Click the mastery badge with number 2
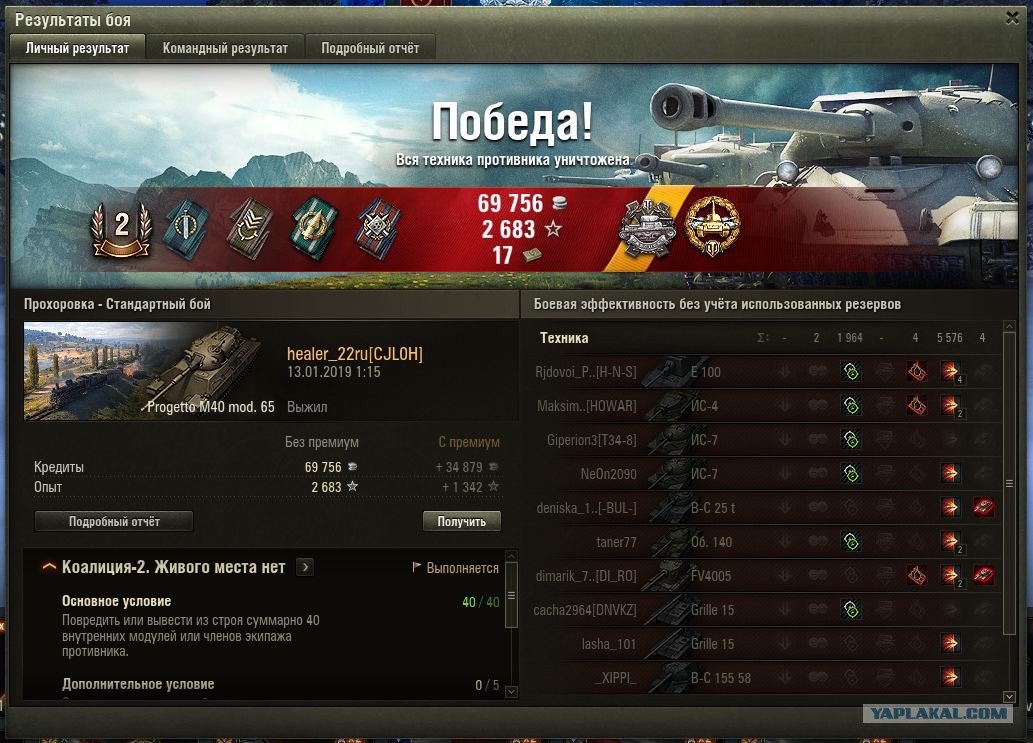This screenshot has width=1033, height=743. point(122,226)
